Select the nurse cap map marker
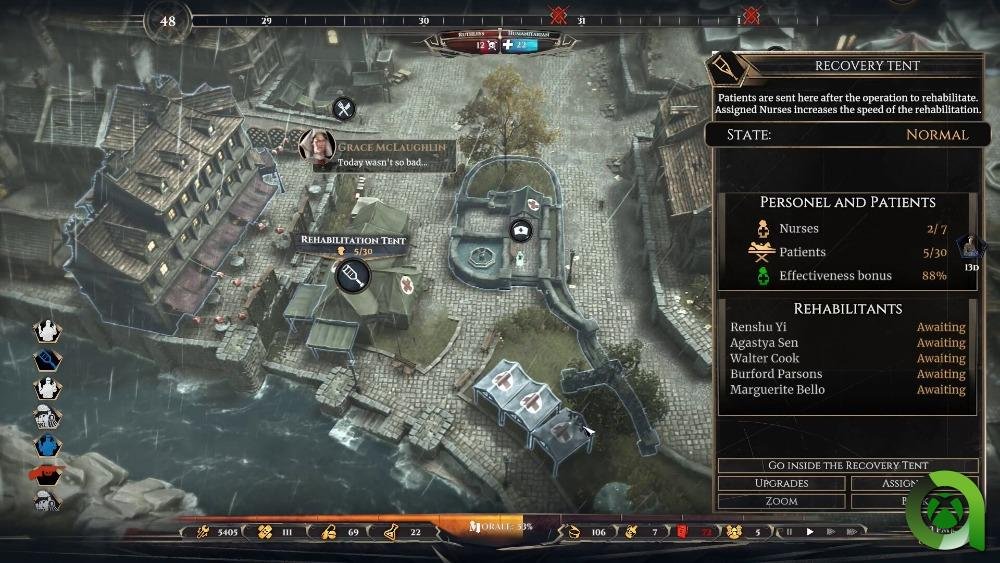 [x=520, y=230]
